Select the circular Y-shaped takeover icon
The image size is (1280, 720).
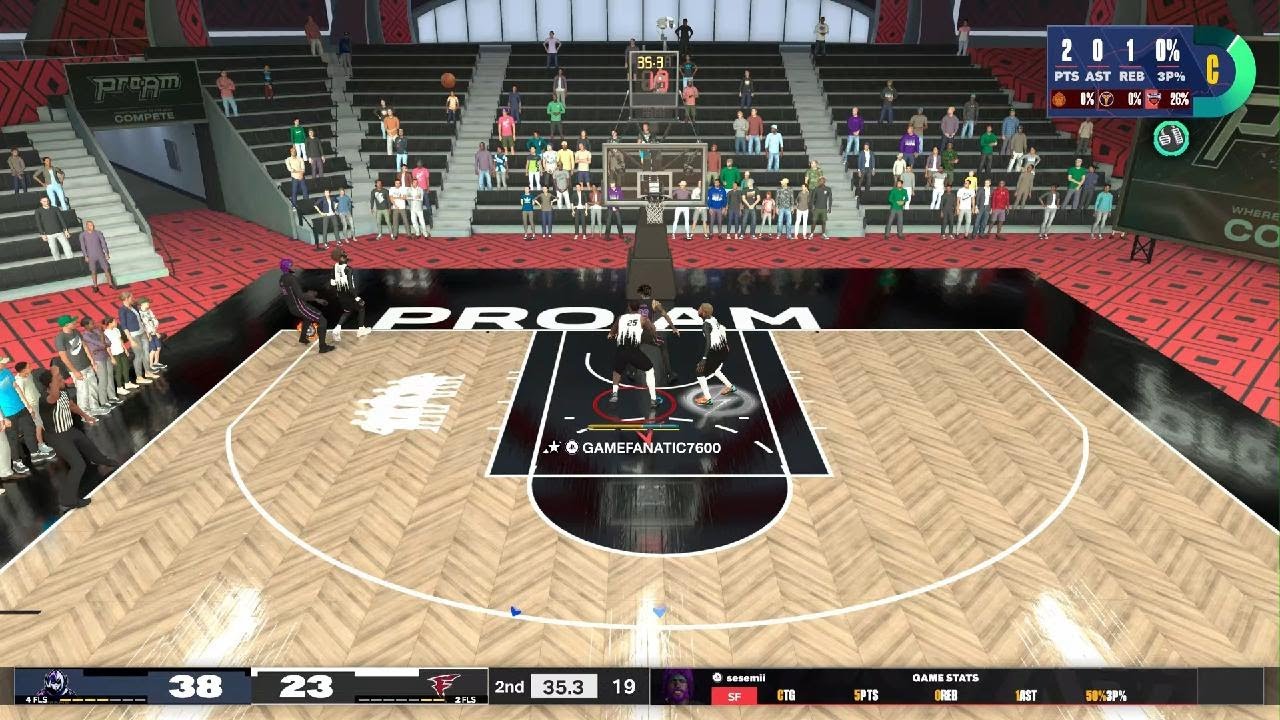[1107, 99]
